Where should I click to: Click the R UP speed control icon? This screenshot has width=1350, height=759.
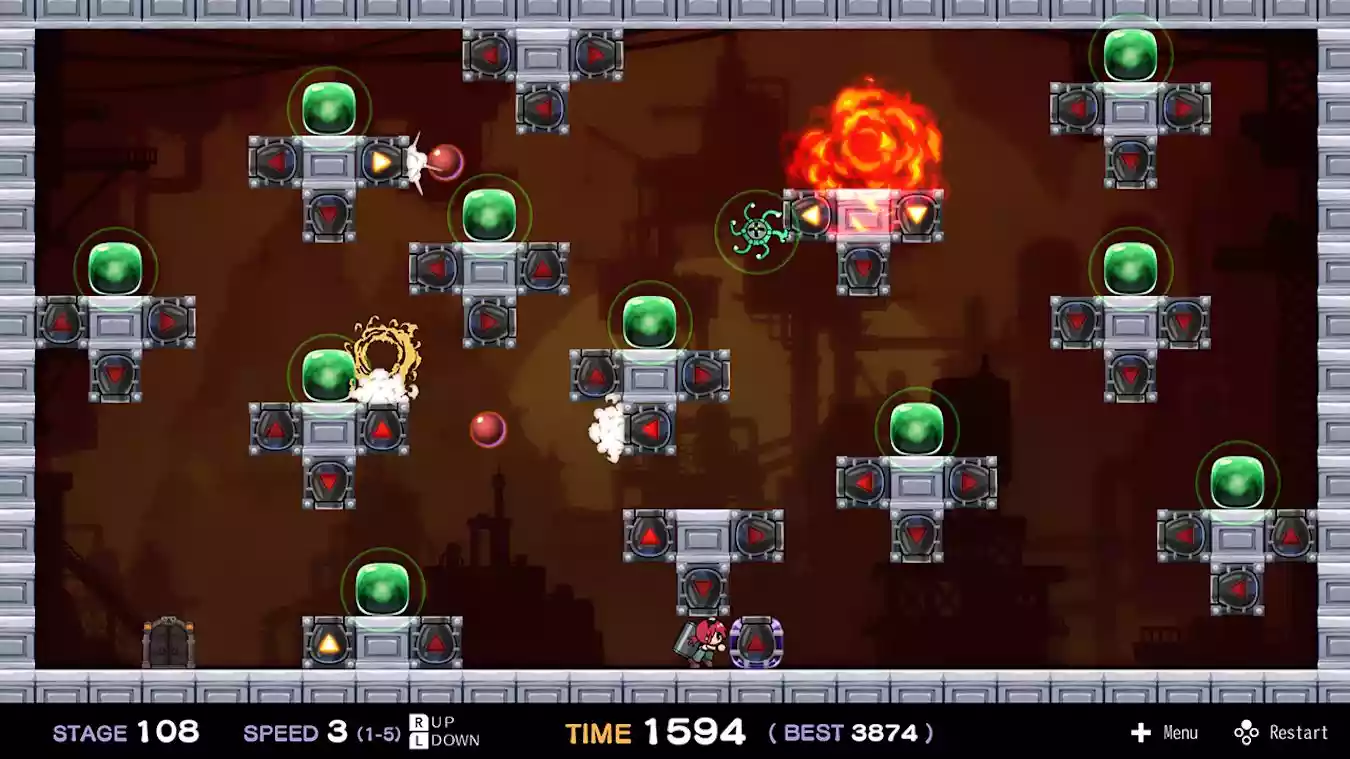422,724
